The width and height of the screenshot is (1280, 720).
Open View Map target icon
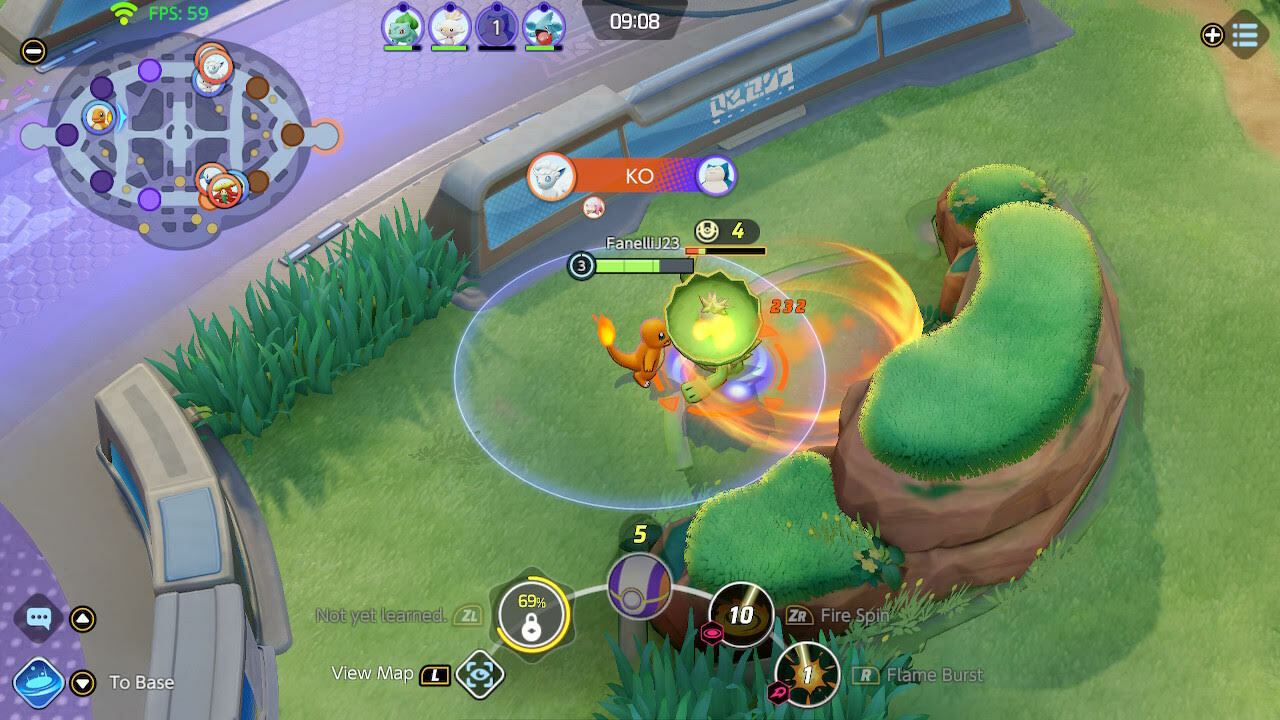coord(480,675)
